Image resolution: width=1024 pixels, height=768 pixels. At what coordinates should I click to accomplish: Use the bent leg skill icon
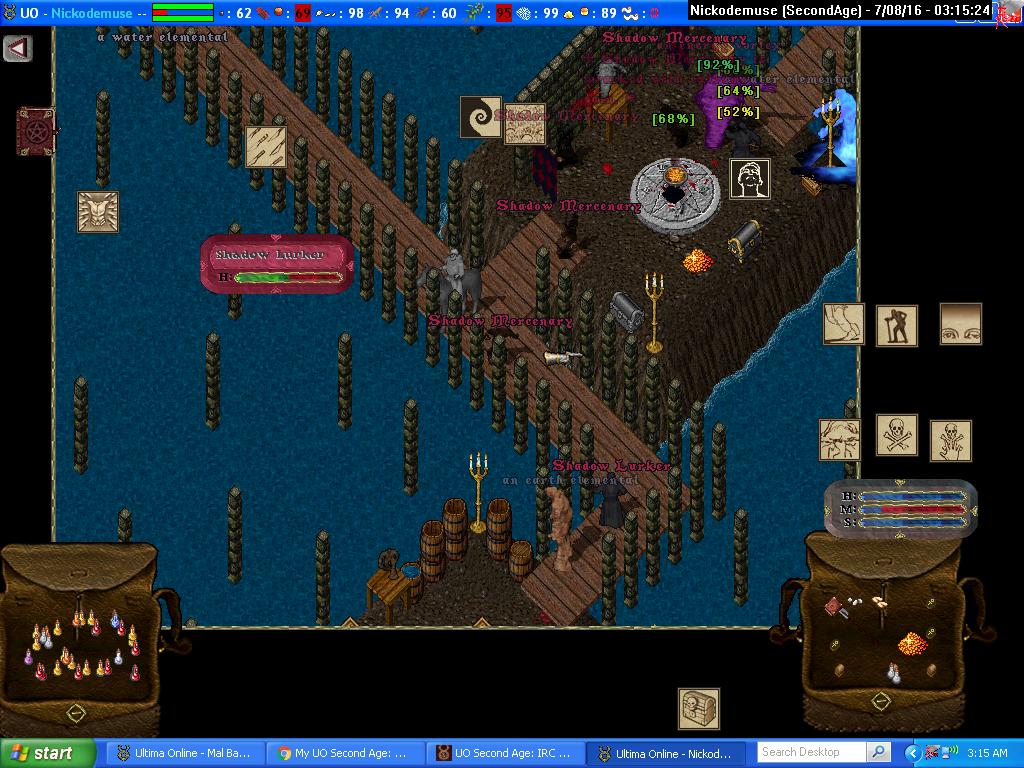843,324
